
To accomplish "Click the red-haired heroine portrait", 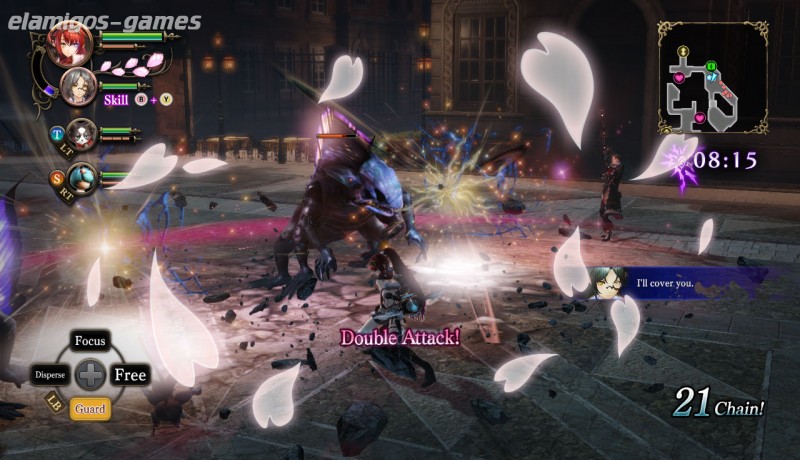I will [70, 44].
